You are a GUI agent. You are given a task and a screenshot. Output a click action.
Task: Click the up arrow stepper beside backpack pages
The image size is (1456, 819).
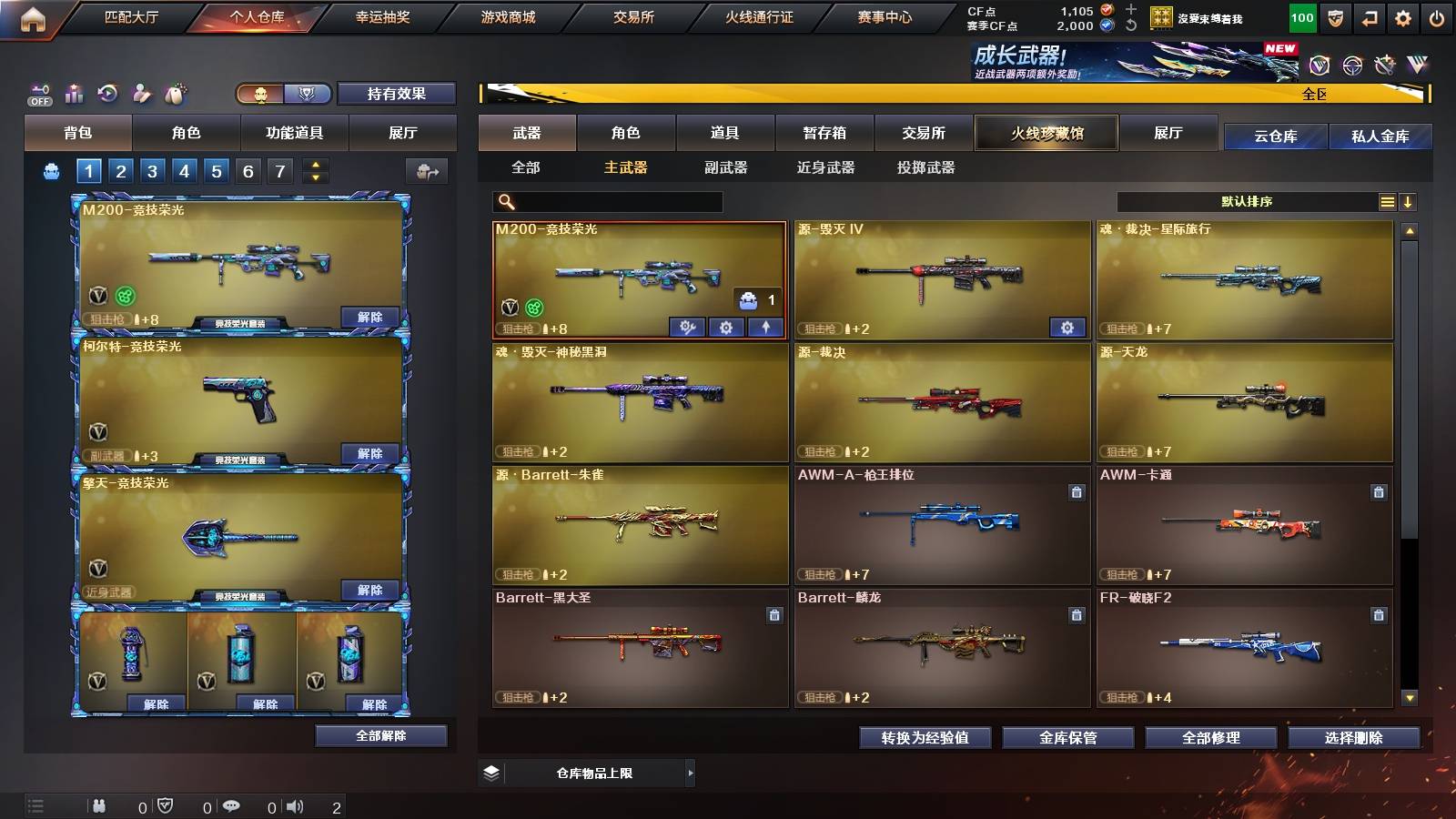tap(314, 164)
